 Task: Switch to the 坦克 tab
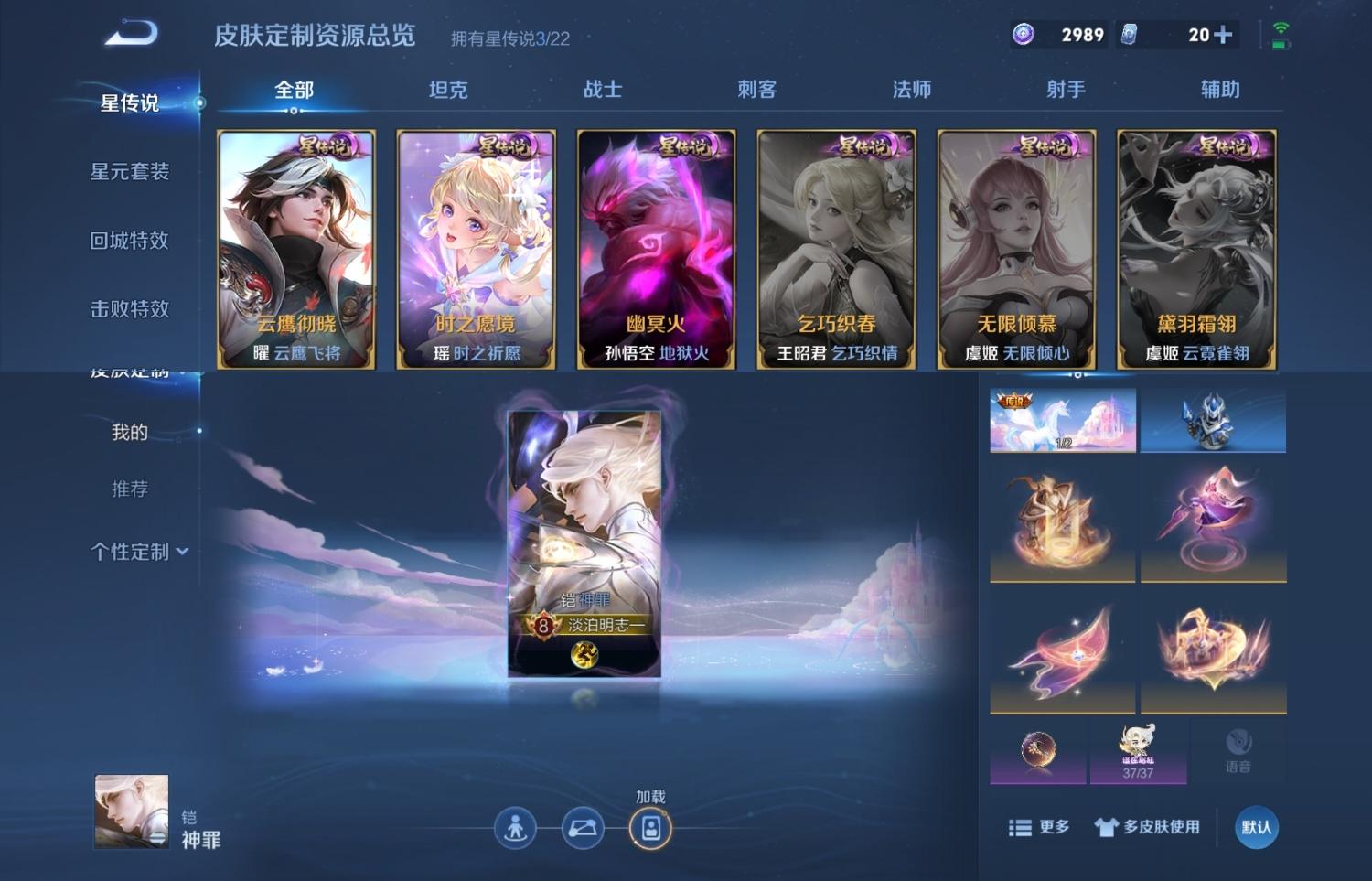tap(445, 89)
